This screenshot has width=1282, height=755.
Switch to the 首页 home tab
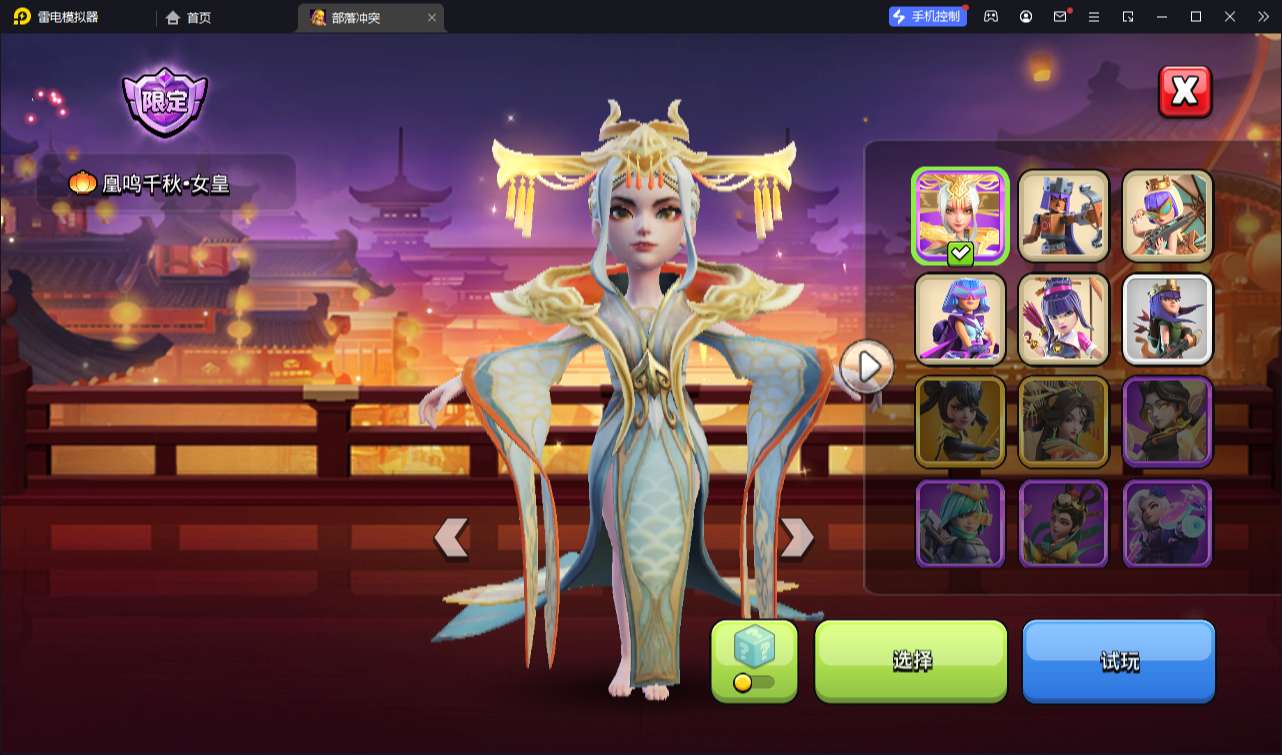pyautogui.click(x=189, y=17)
